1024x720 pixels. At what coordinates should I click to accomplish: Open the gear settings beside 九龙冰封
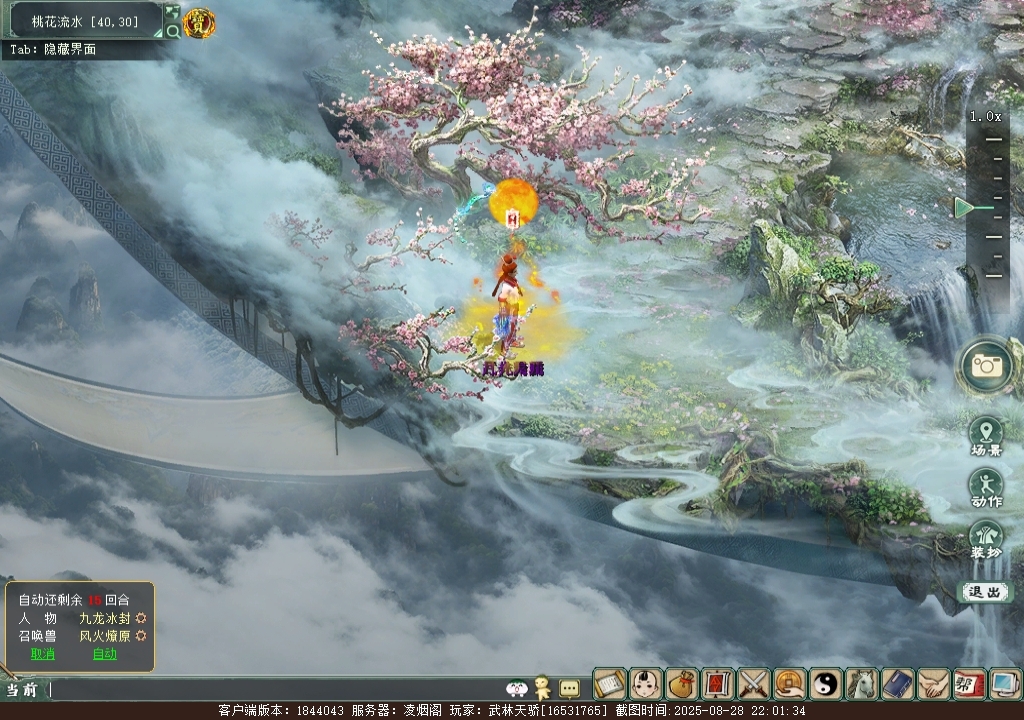click(x=141, y=619)
